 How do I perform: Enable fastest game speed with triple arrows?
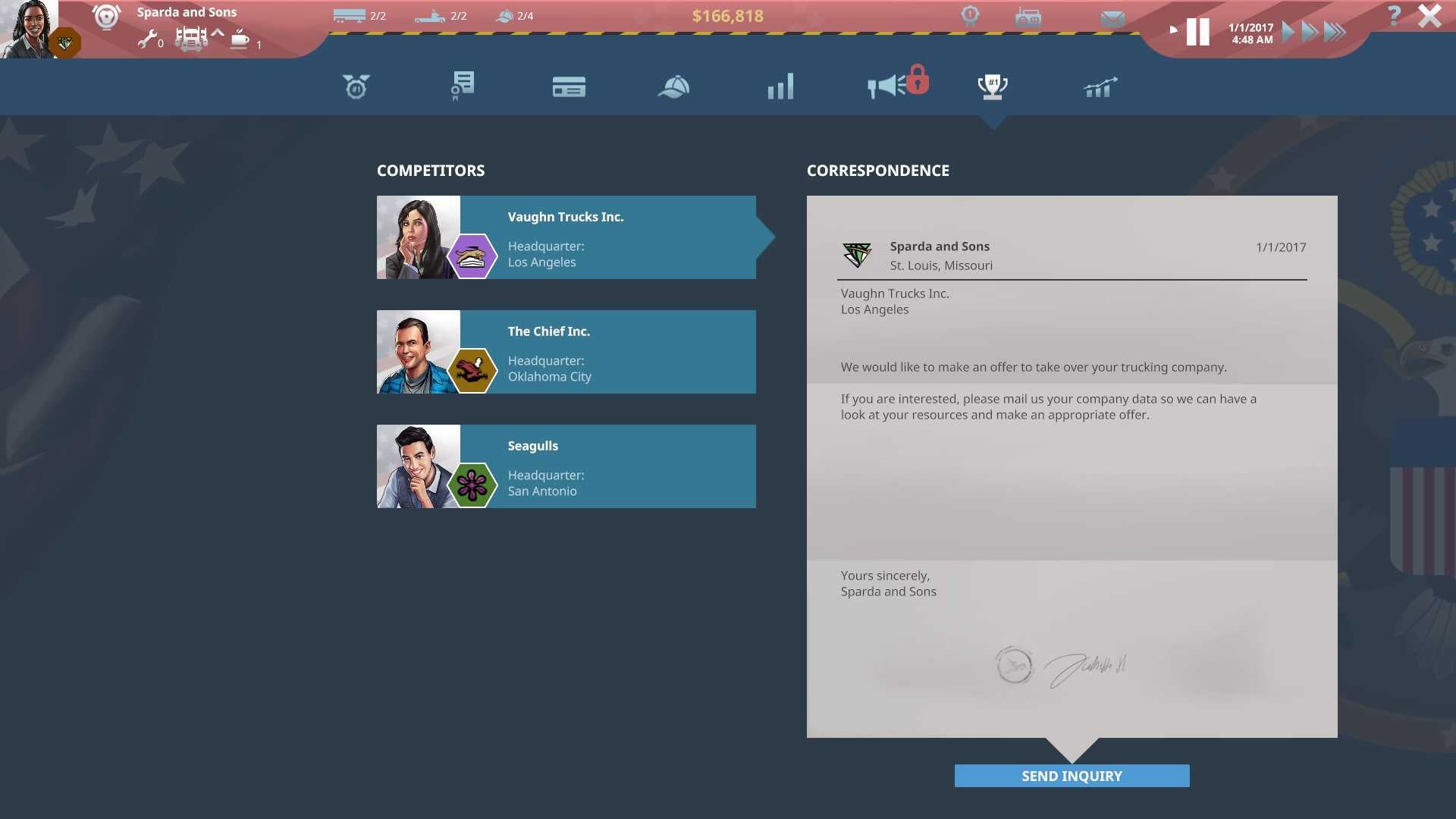coord(1335,31)
